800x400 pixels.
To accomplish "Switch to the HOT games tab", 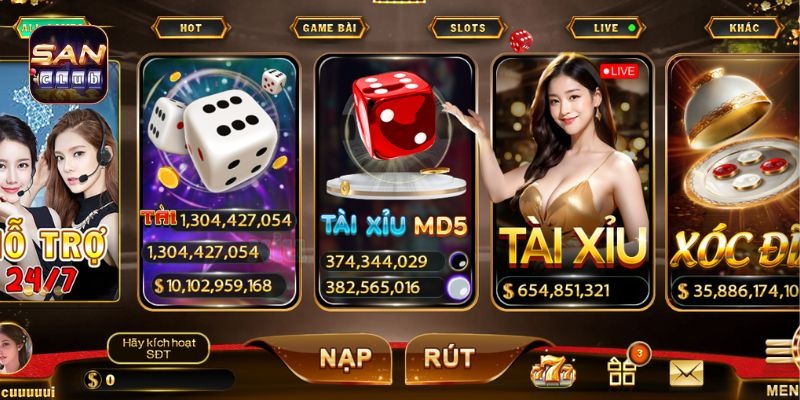I will click(x=190, y=28).
